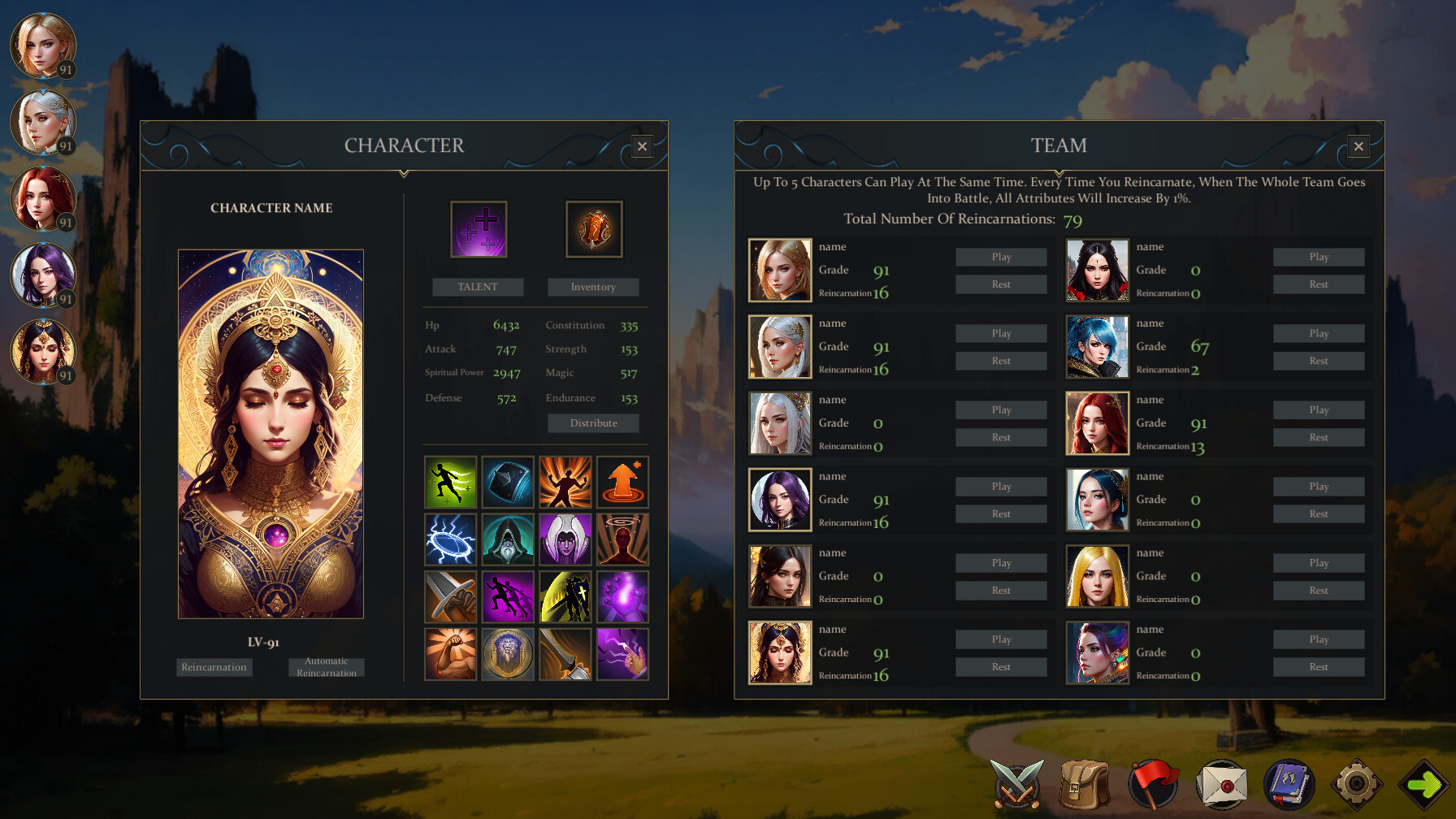Click the purple talent icon above TALENT
This screenshot has height=819, width=1456.
[478, 228]
